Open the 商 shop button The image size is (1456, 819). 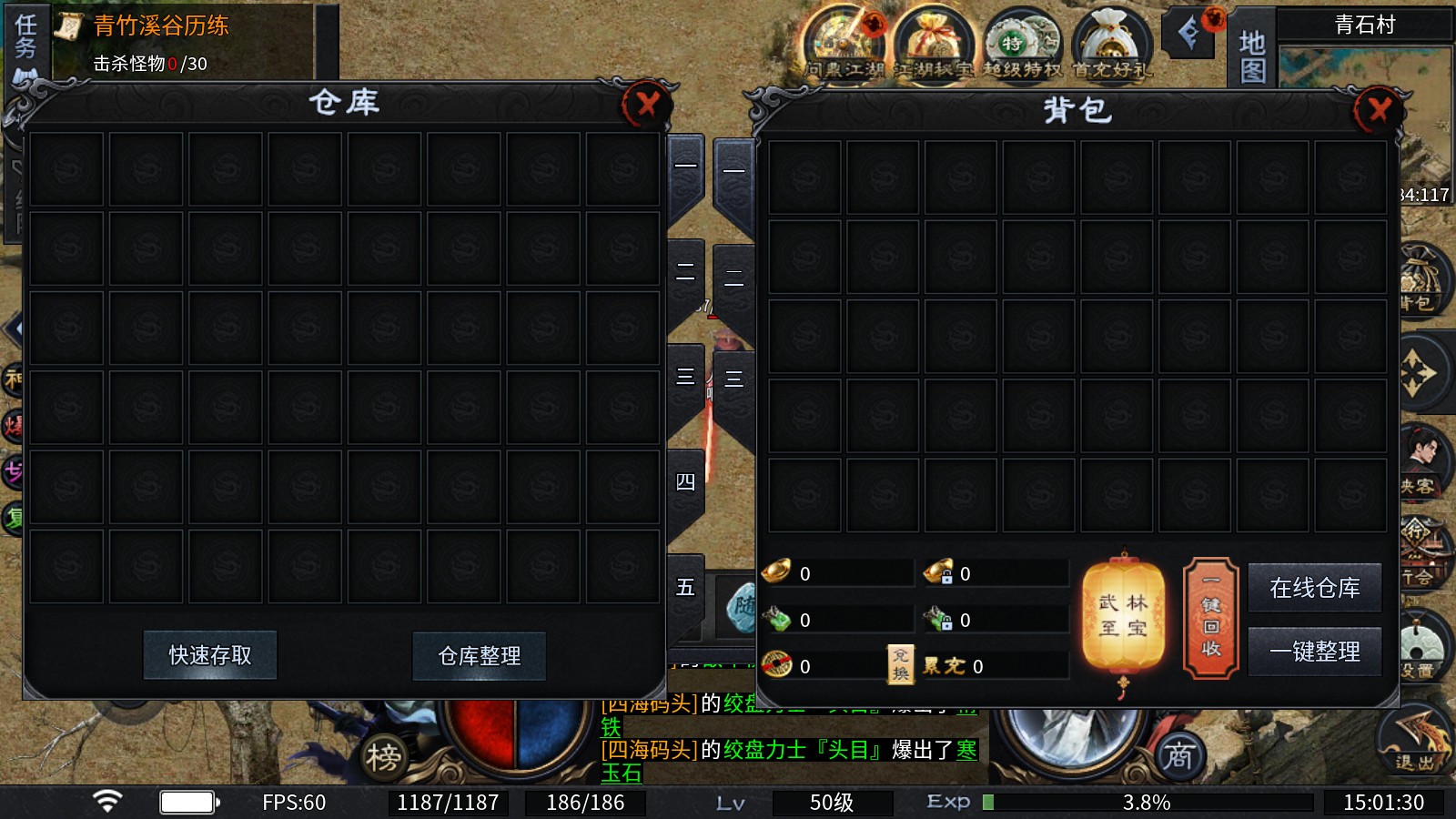pyautogui.click(x=1179, y=755)
